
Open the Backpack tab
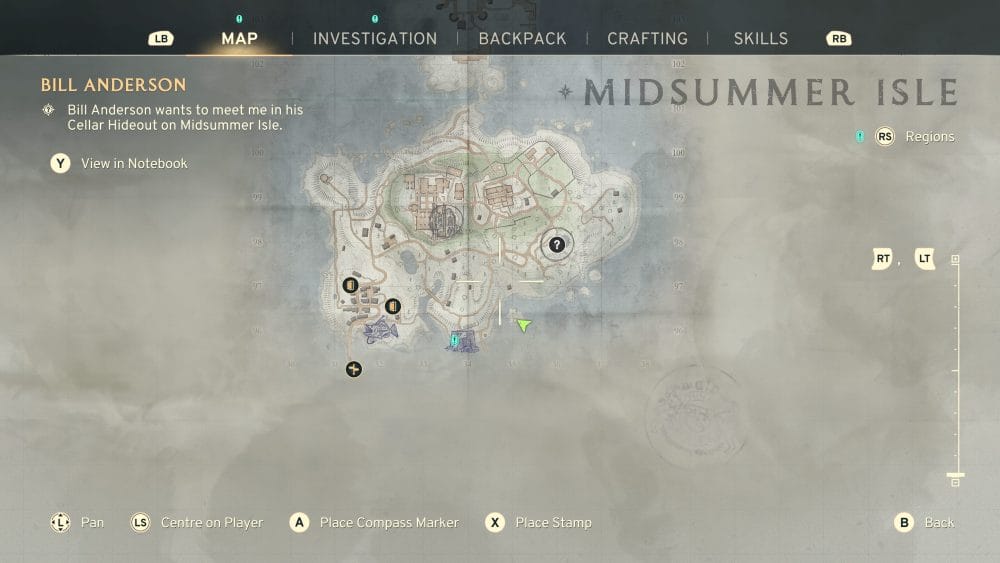(x=522, y=39)
